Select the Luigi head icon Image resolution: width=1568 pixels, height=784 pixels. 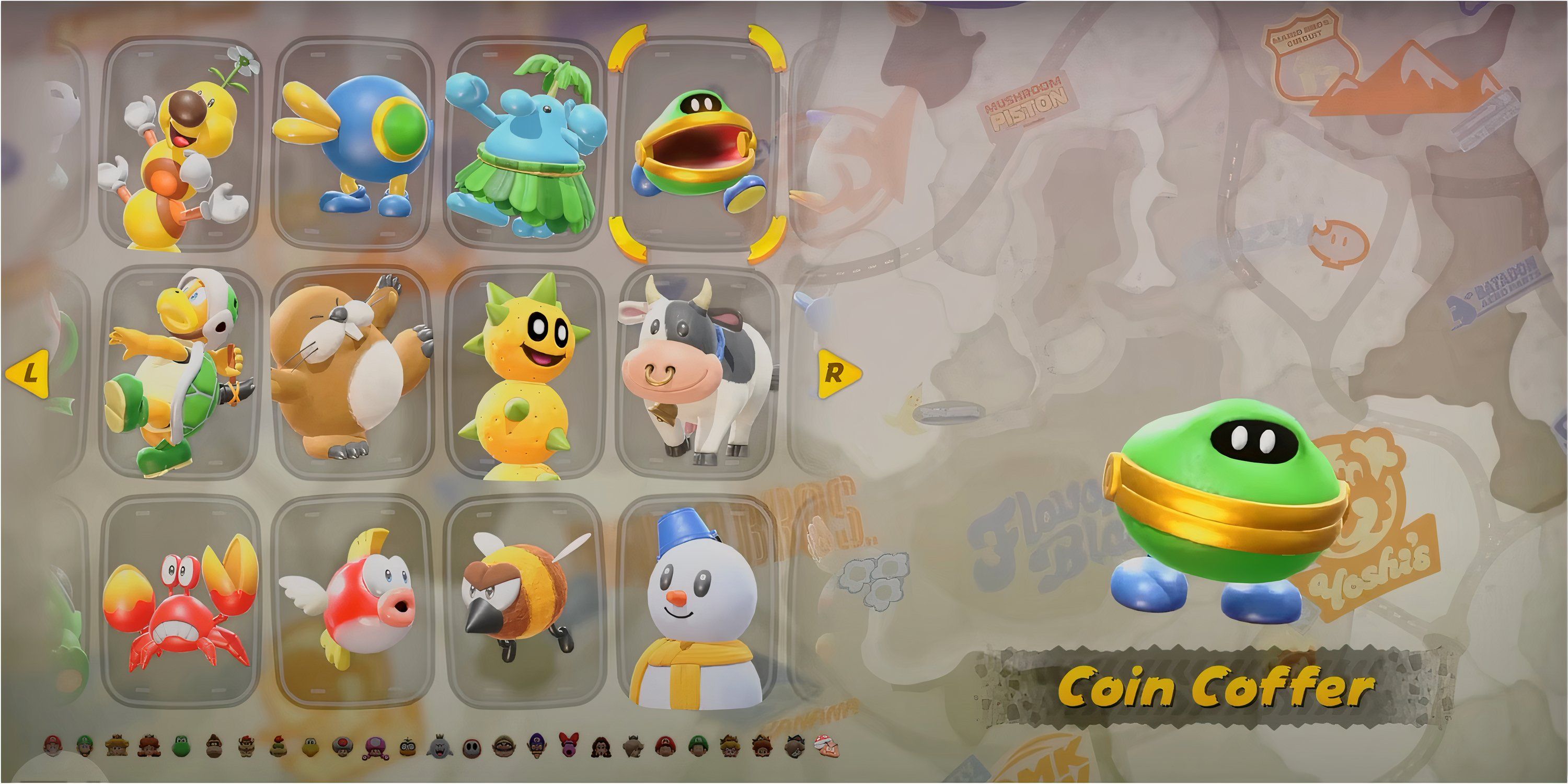tap(85, 746)
